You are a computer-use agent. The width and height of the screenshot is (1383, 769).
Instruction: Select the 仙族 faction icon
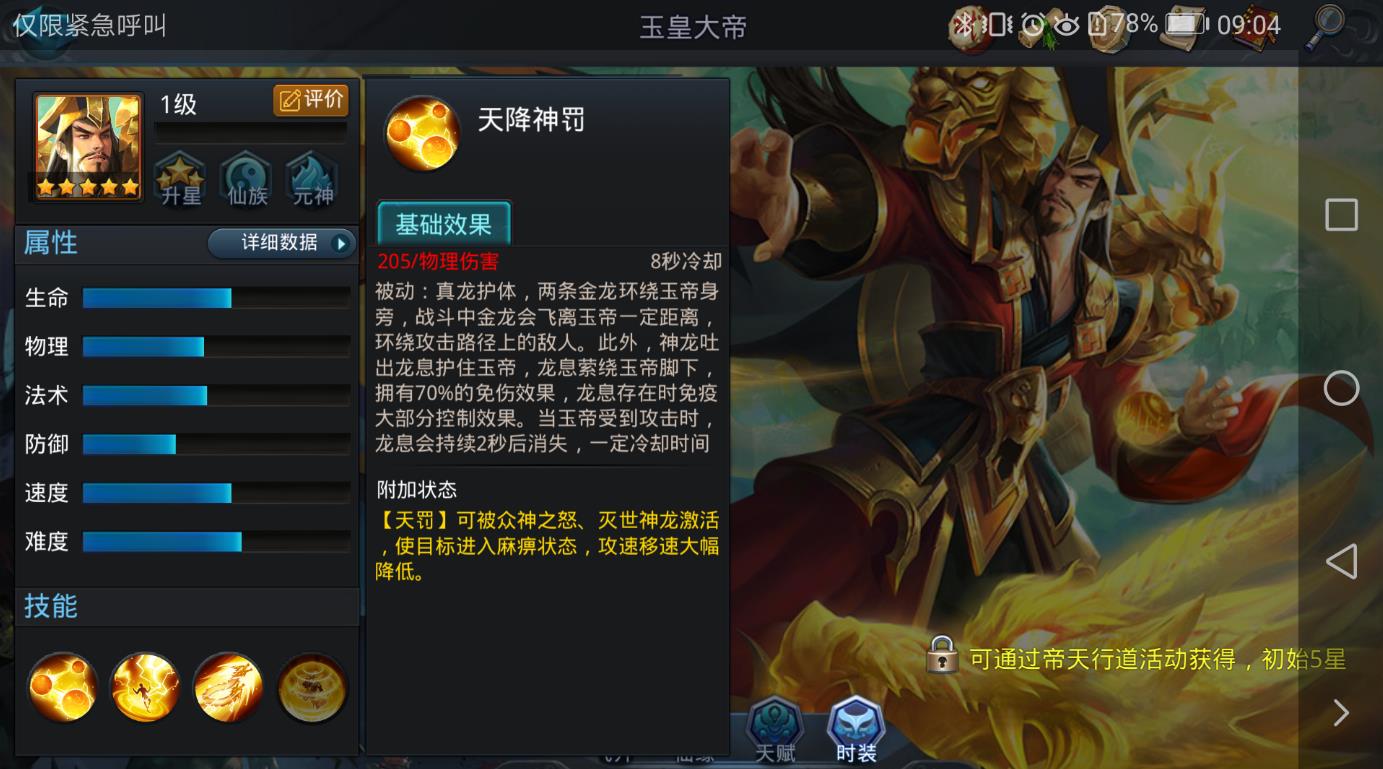pyautogui.click(x=244, y=178)
